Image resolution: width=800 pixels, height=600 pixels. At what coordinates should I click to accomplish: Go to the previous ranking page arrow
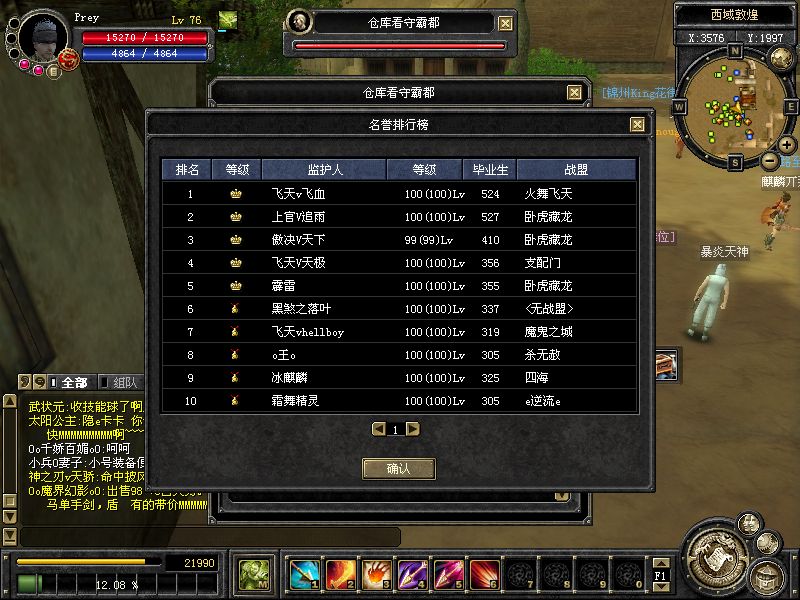coord(379,429)
